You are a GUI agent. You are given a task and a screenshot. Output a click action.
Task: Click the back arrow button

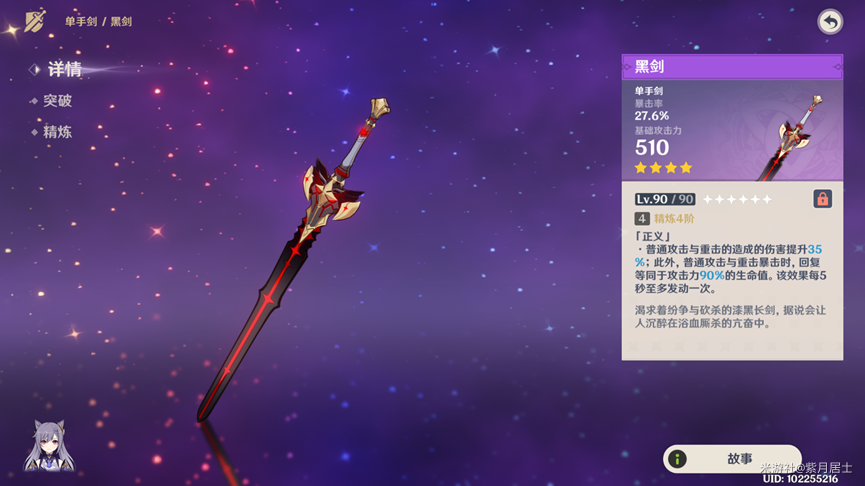click(x=830, y=21)
